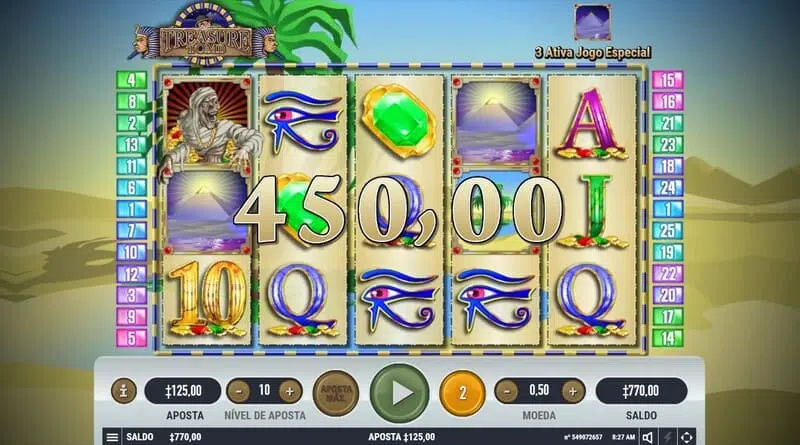Click the orange autoplay button showing 2
800x445 pixels.
[461, 391]
